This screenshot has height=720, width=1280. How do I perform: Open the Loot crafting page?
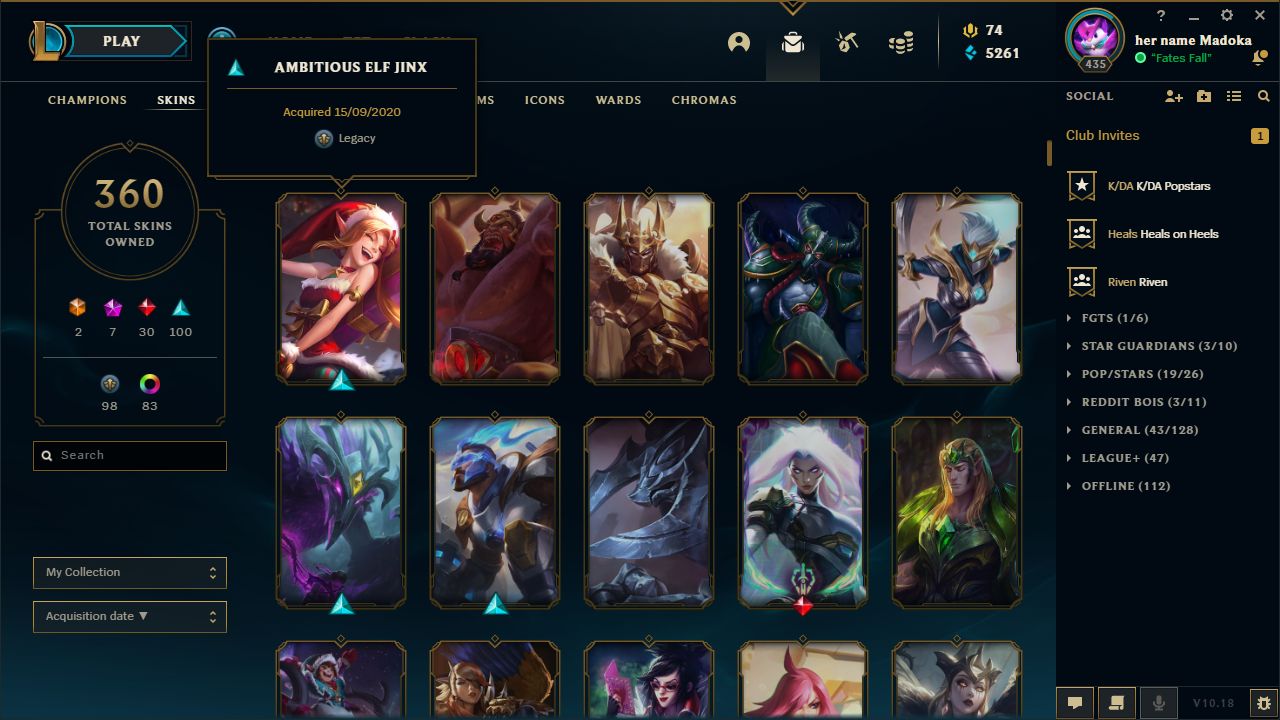click(x=792, y=44)
